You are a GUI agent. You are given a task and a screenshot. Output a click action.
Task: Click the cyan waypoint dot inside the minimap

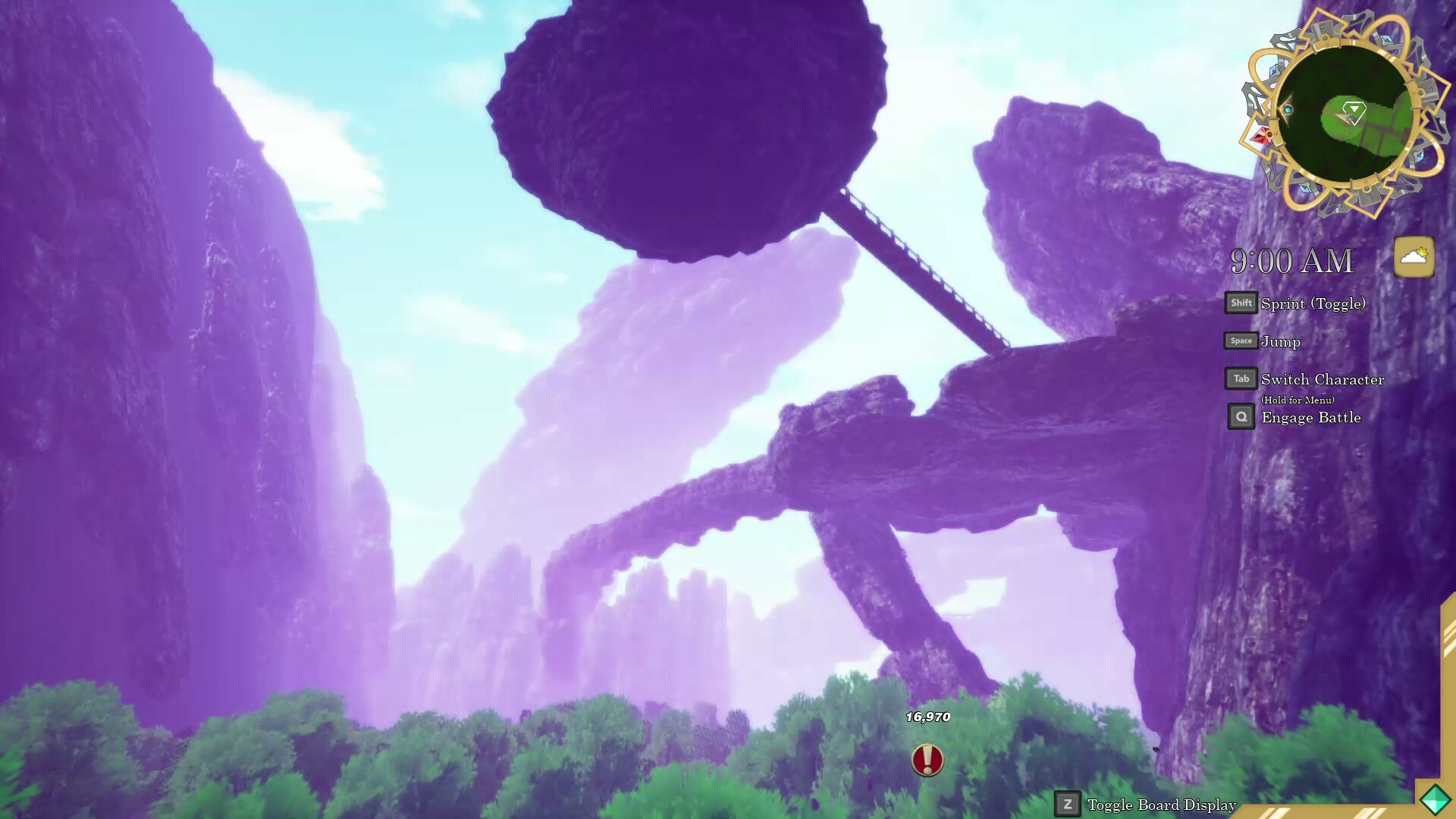(1288, 110)
